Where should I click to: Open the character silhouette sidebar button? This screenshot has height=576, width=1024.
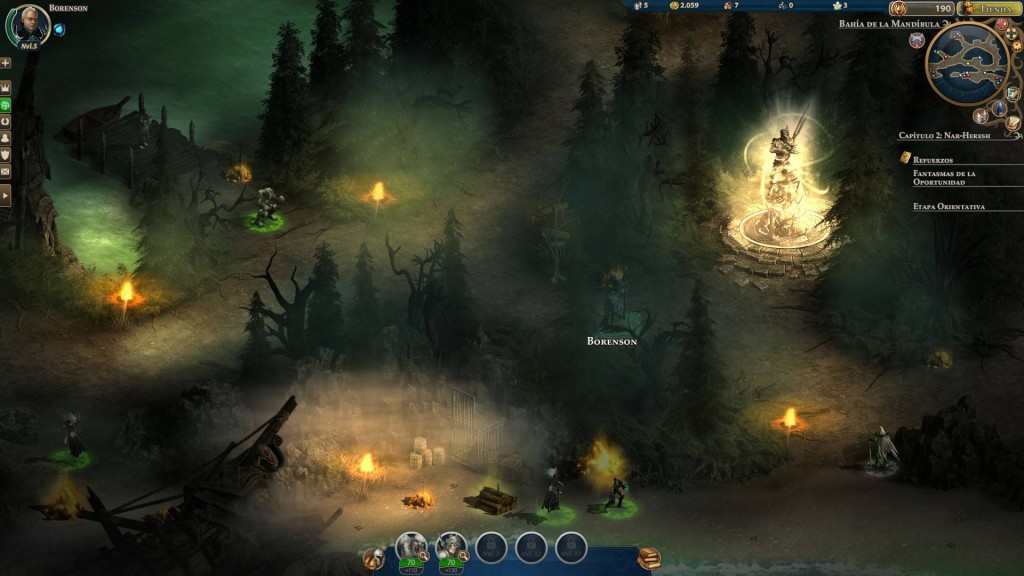[6, 121]
